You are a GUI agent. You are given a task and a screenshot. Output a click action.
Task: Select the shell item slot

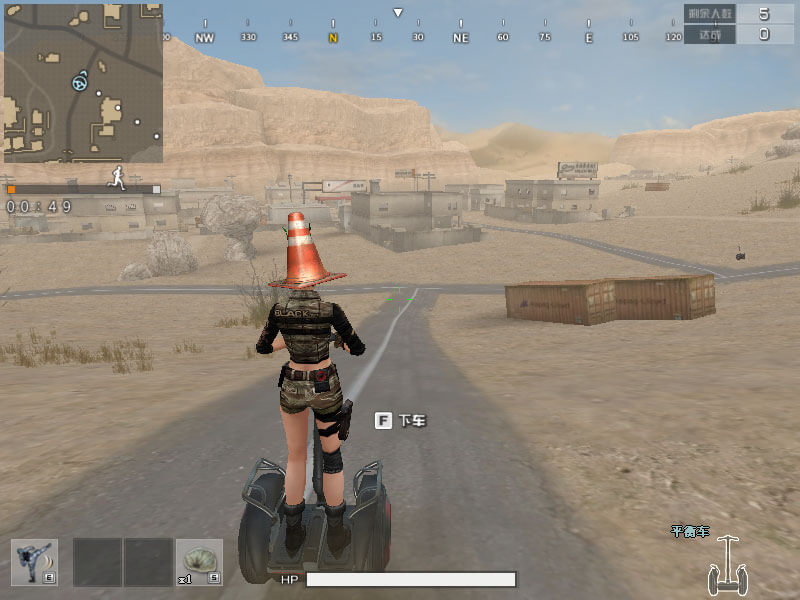[199, 562]
